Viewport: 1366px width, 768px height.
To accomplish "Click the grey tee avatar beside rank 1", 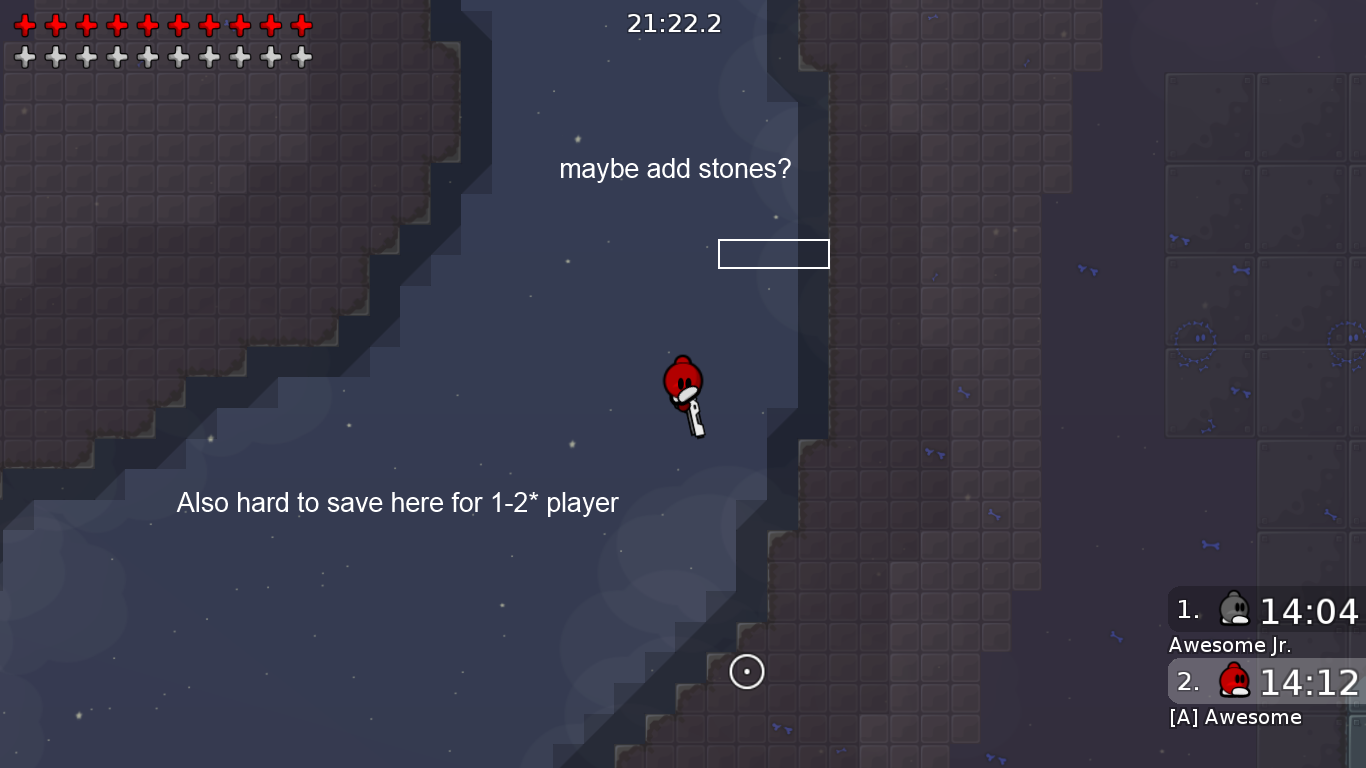I will click(1234, 608).
